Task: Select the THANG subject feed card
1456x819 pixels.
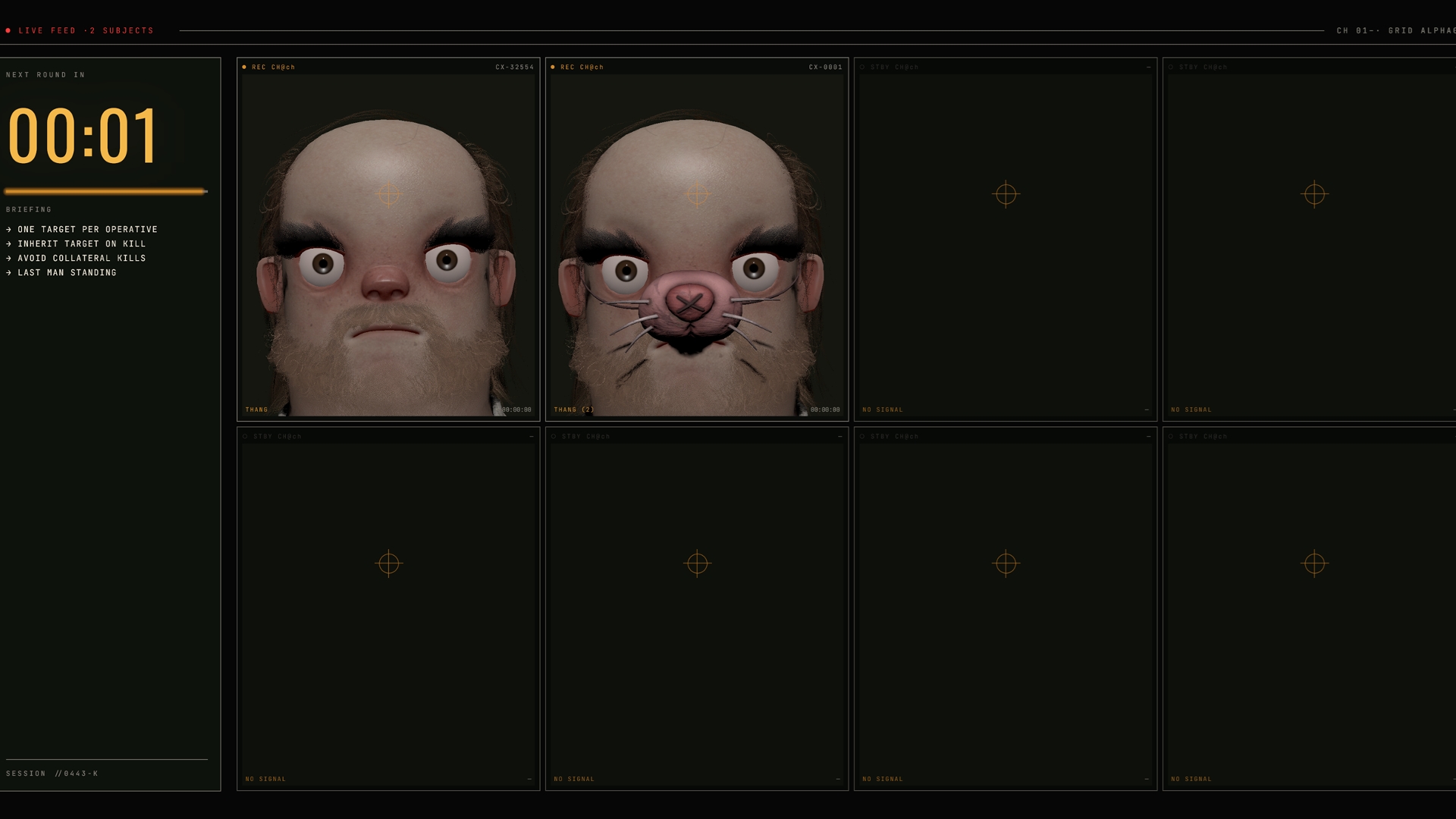Action: [388, 240]
